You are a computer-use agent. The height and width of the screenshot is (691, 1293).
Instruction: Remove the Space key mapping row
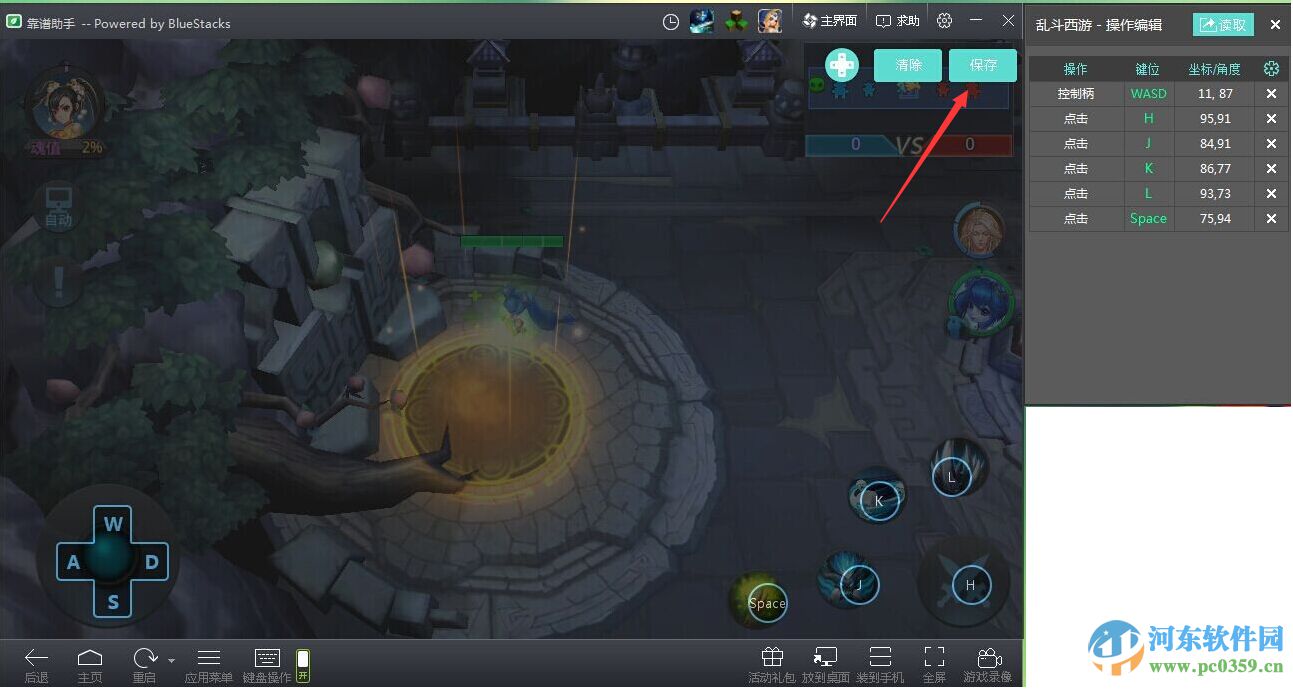[1271, 218]
